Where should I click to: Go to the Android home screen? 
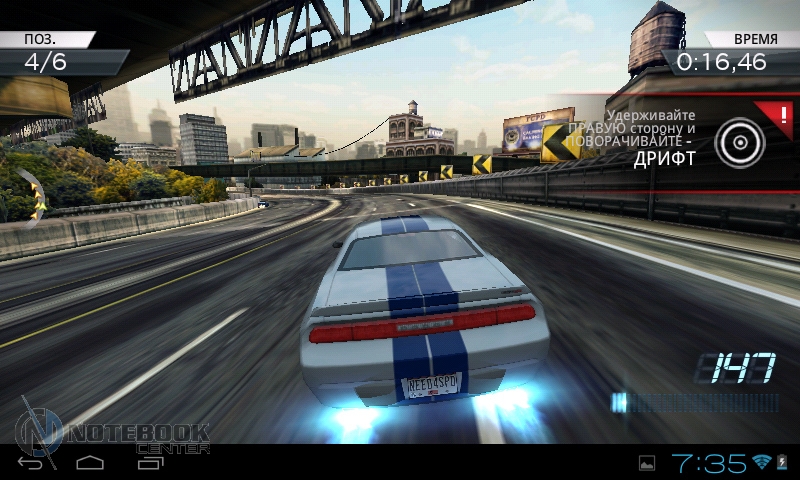click(90, 463)
